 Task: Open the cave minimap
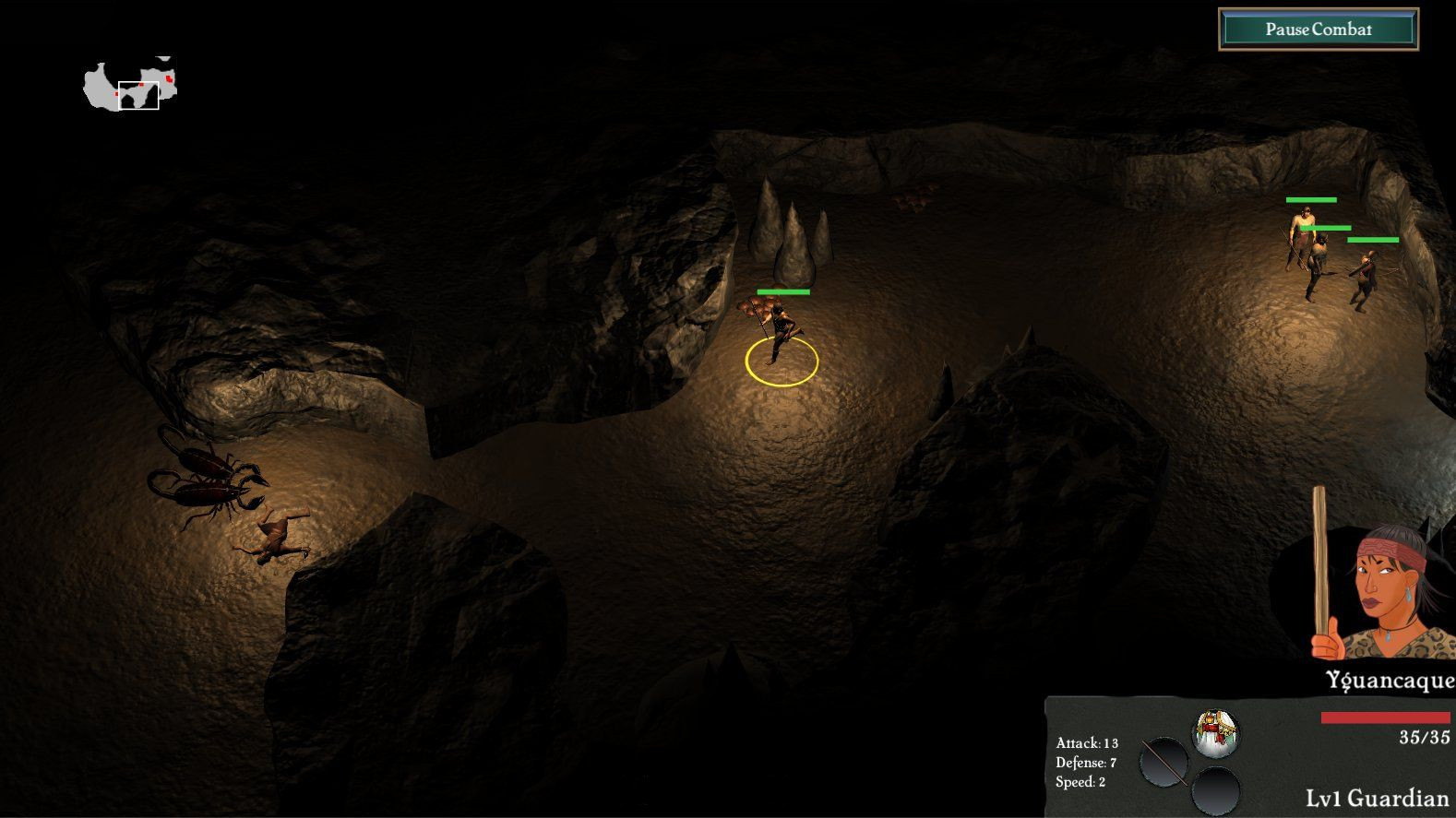[131, 86]
